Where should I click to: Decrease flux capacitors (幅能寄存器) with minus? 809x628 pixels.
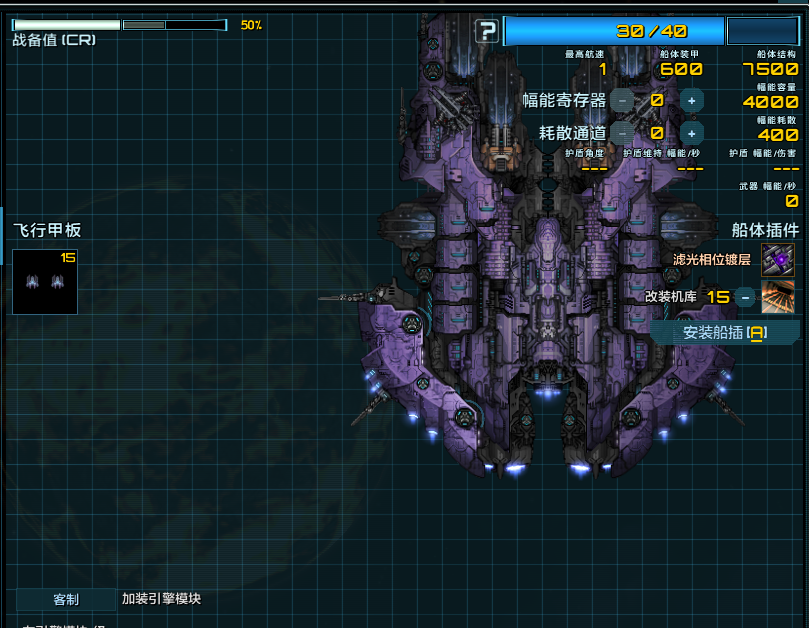point(622,100)
